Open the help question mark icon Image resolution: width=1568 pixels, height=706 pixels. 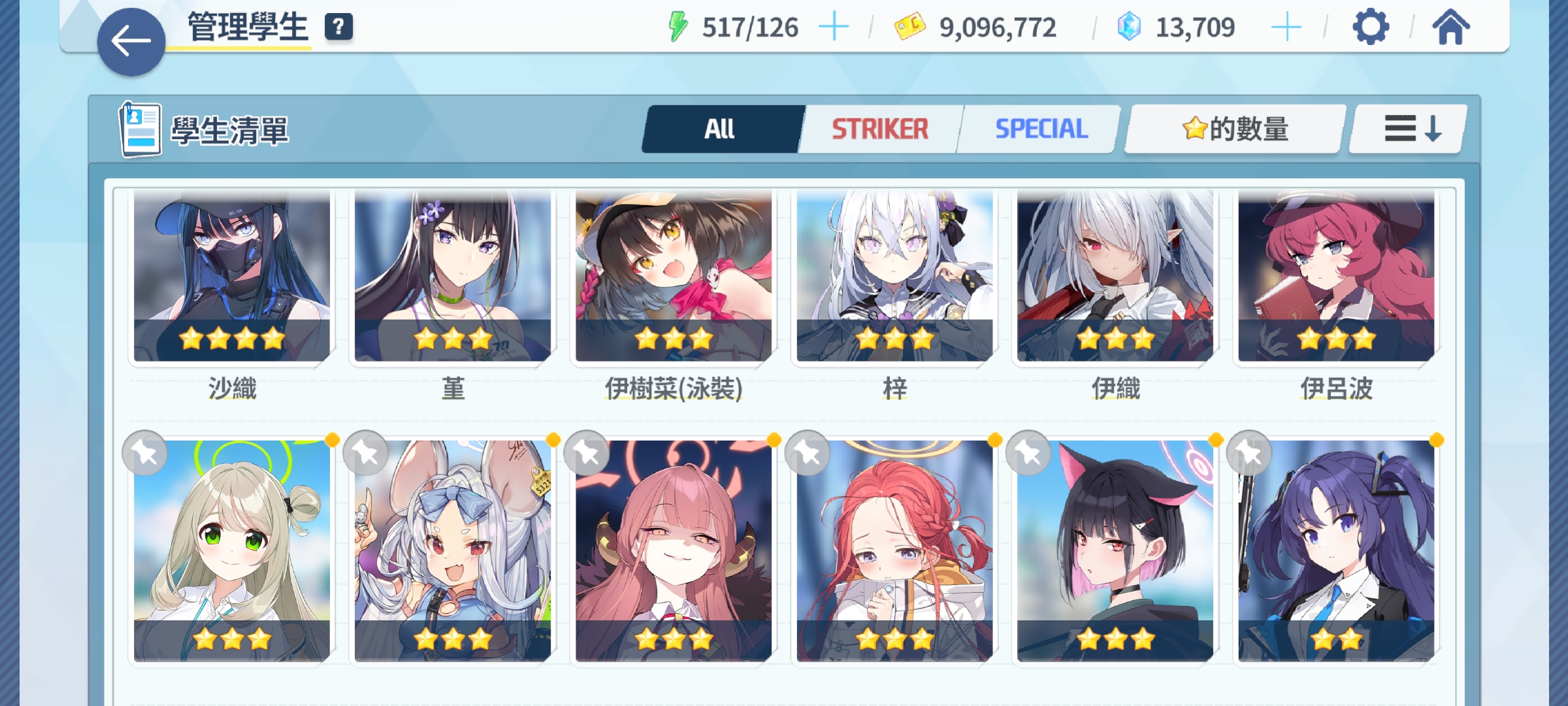338,27
